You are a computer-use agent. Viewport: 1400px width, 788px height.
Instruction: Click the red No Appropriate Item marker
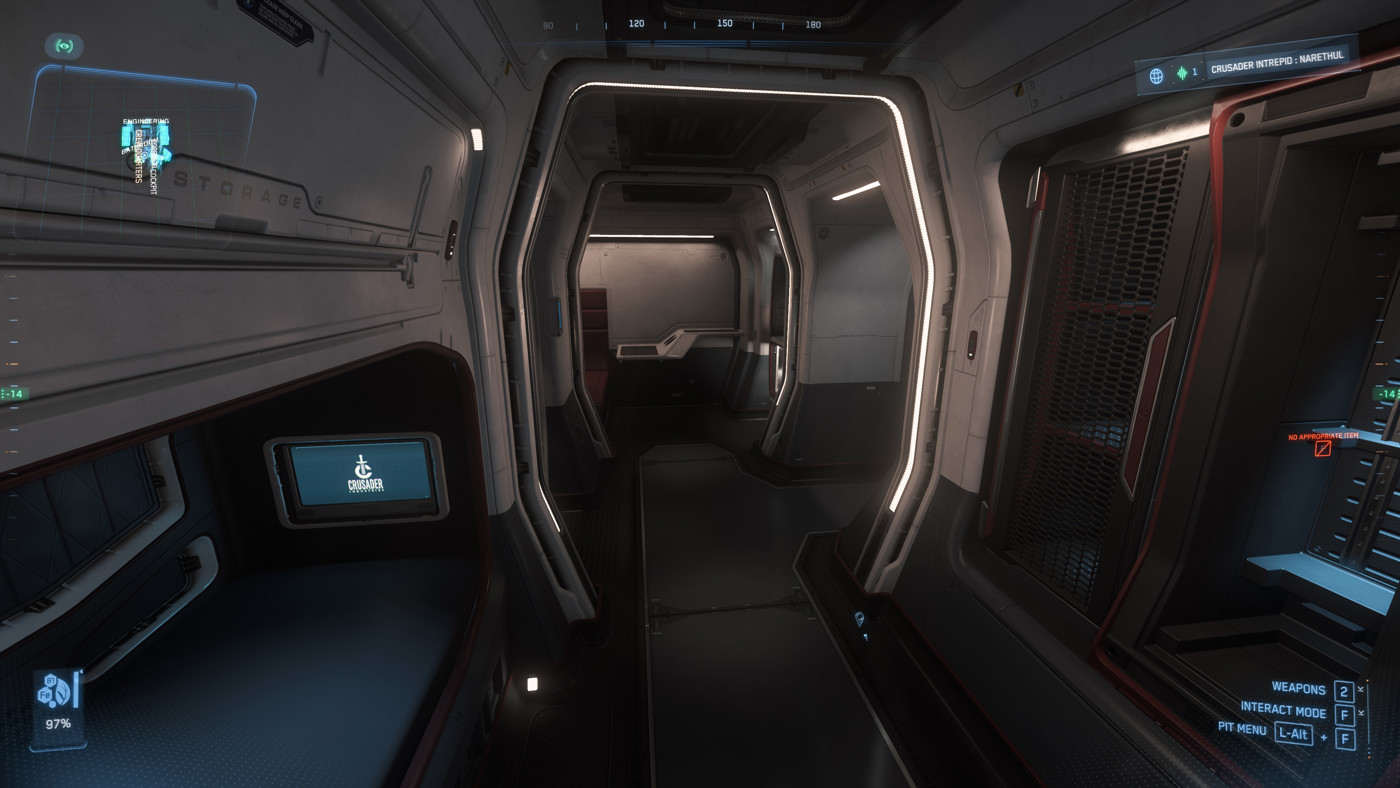click(x=1323, y=448)
